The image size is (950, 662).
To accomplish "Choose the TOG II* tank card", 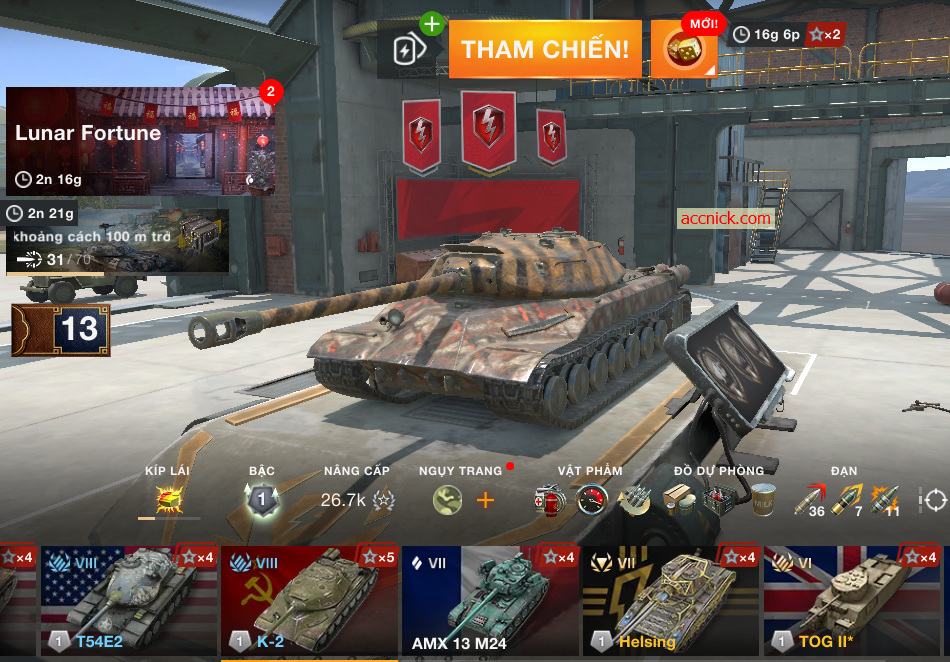I will pyautogui.click(x=852, y=600).
